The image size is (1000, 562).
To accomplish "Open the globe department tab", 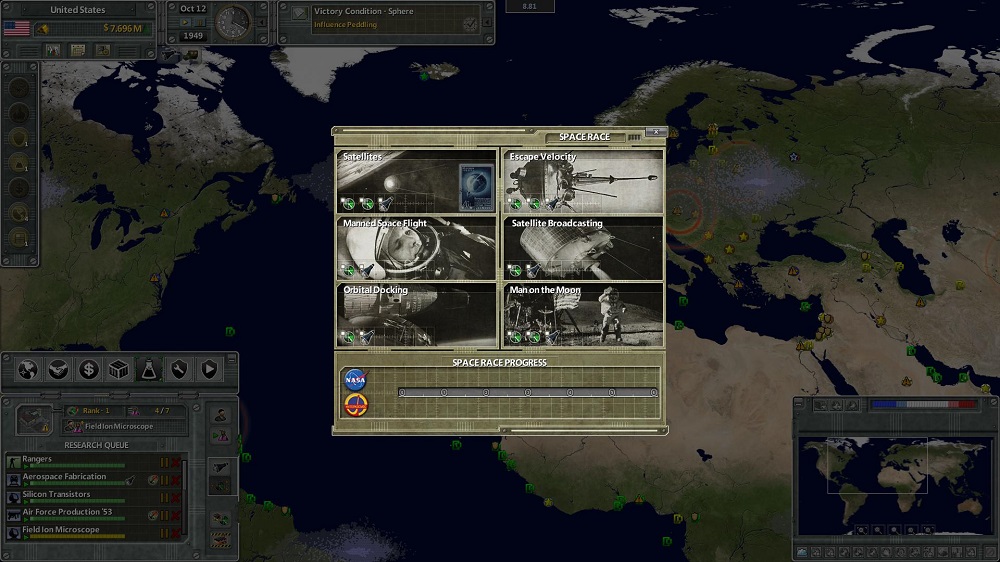I will coord(28,370).
